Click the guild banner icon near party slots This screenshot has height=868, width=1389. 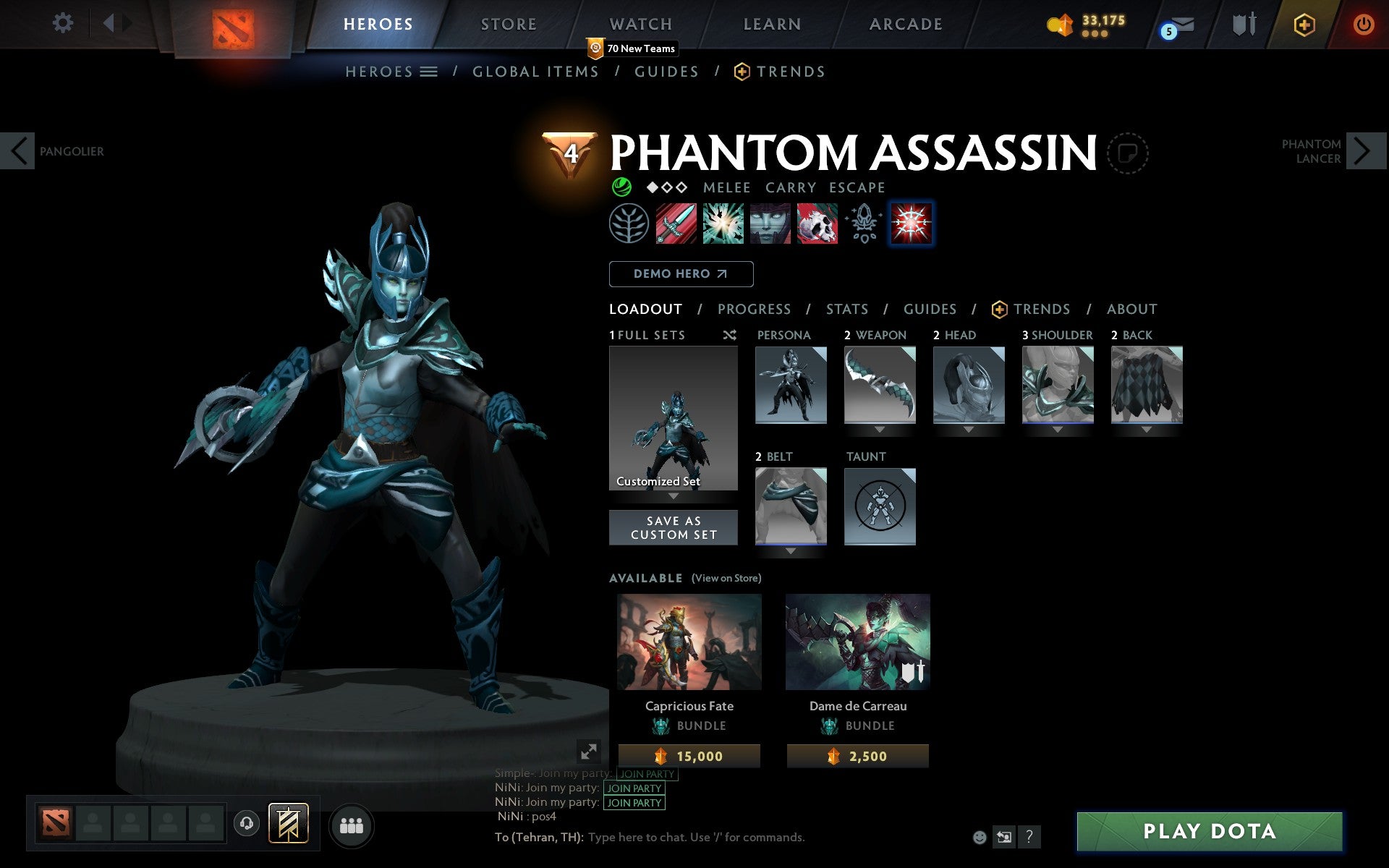point(287,823)
